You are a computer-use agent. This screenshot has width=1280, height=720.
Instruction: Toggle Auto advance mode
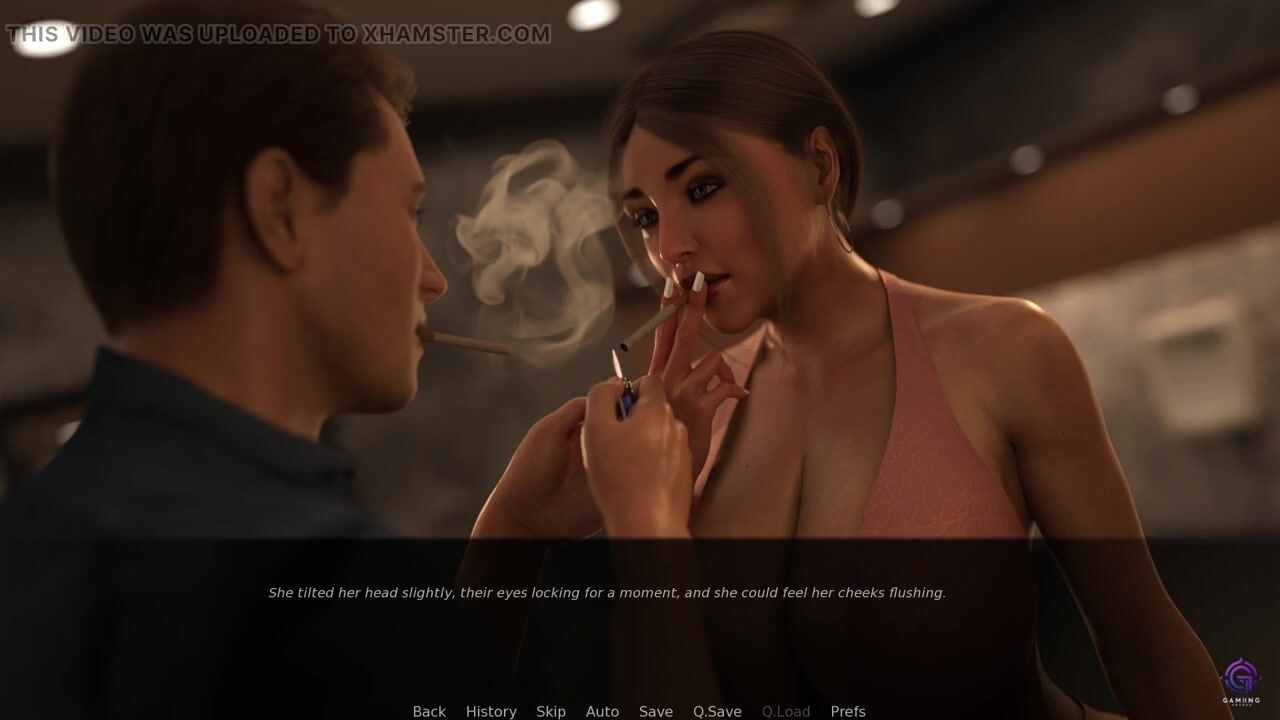point(602,711)
